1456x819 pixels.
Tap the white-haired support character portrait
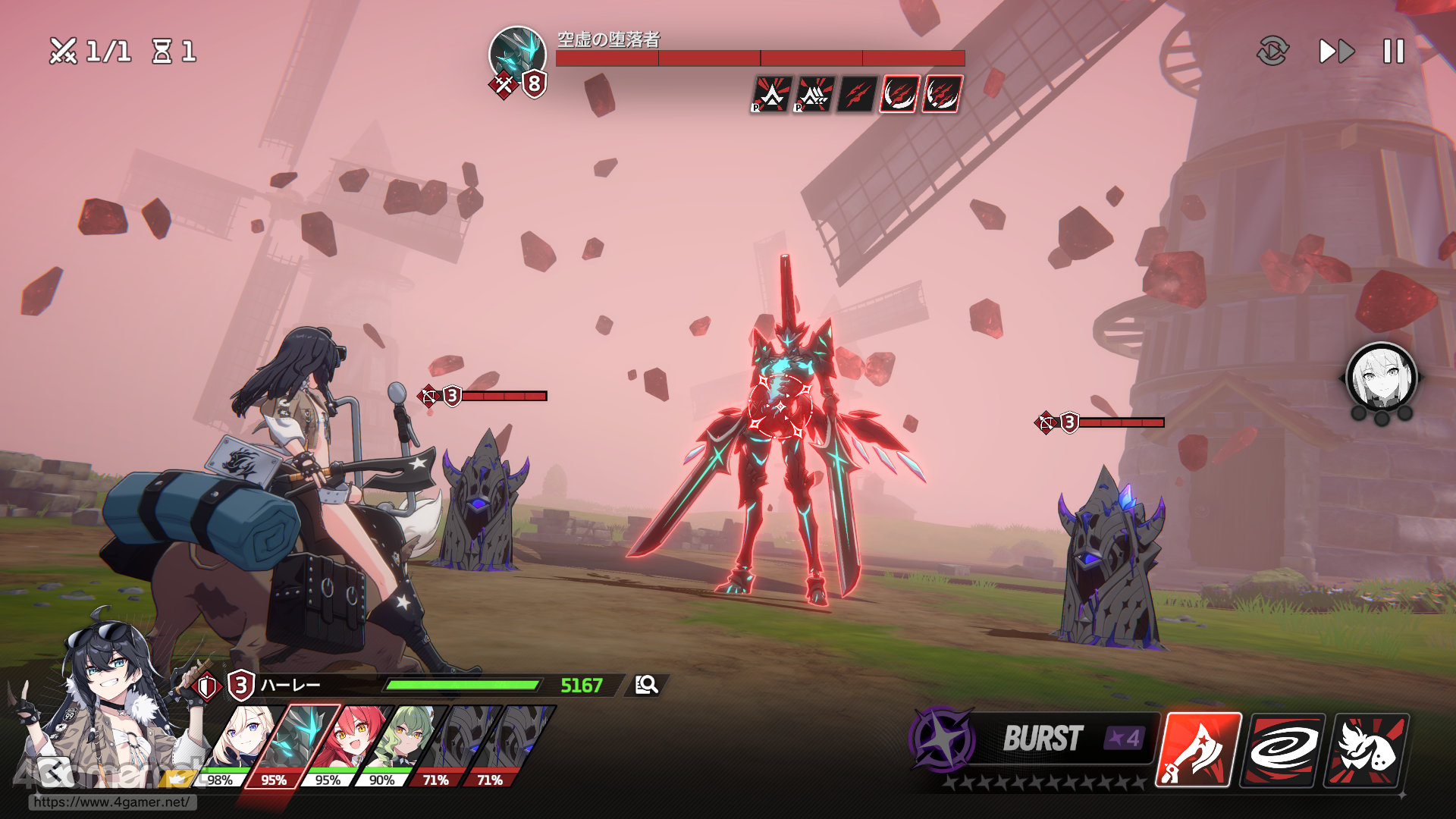pos(1381,378)
